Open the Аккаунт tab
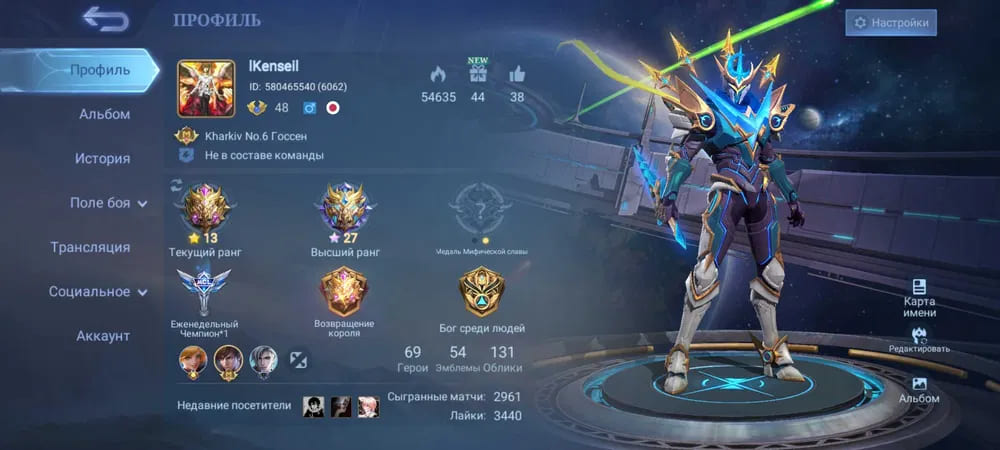 [x=103, y=336]
